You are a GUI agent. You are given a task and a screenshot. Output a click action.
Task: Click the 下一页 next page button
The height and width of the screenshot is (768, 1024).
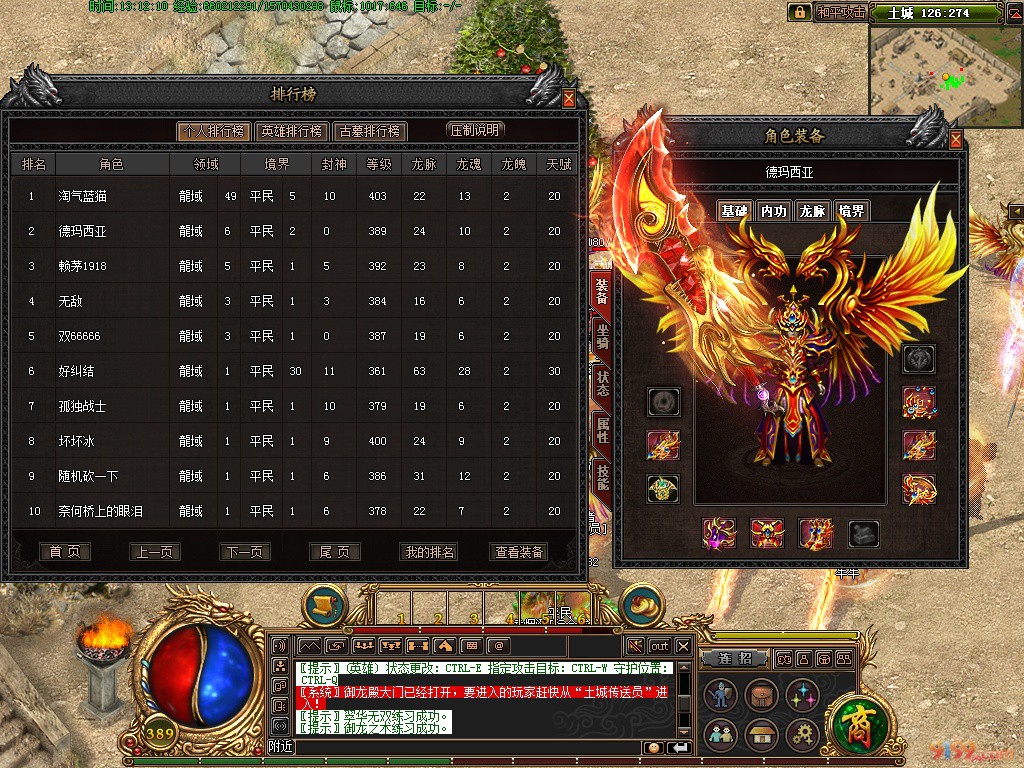245,552
